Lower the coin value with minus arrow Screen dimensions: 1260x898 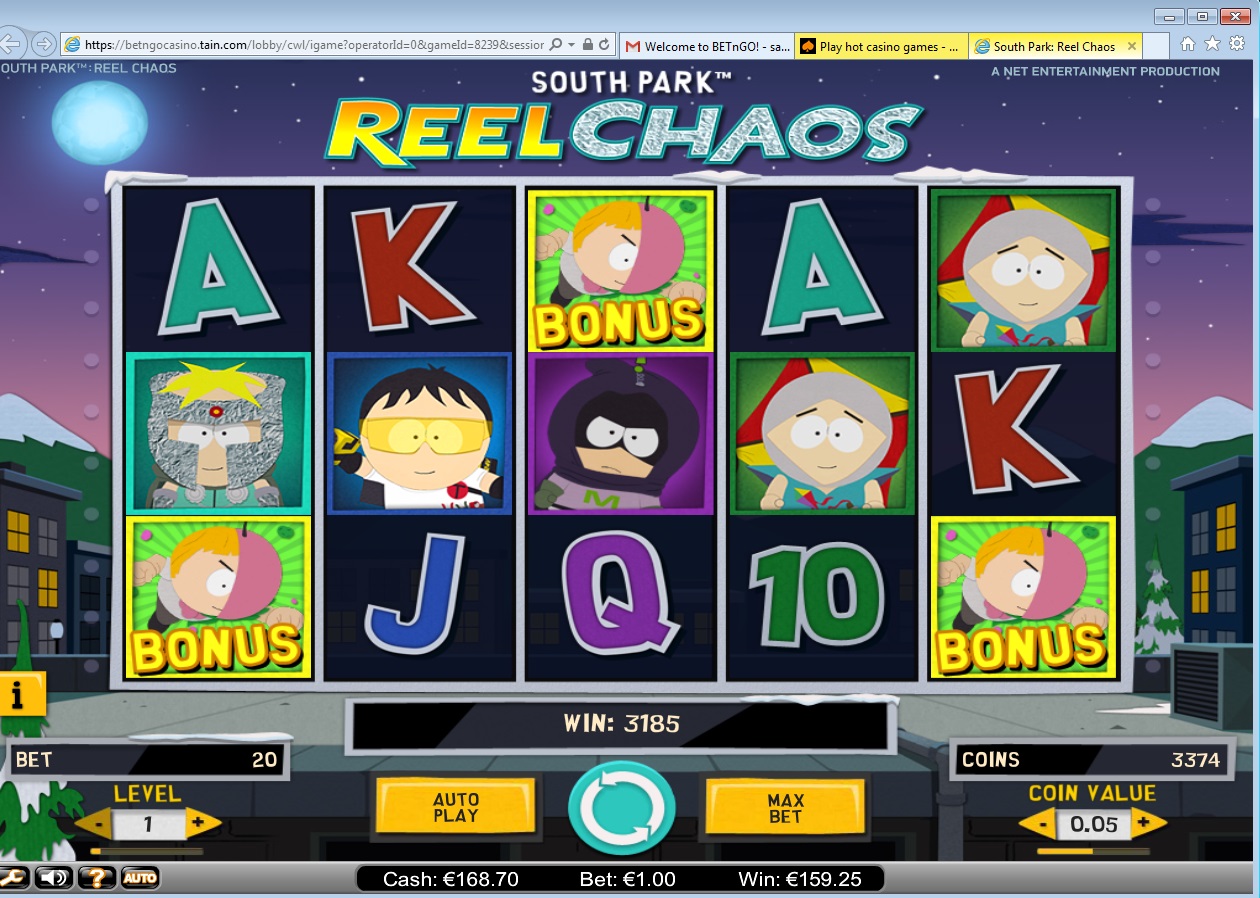(1041, 825)
